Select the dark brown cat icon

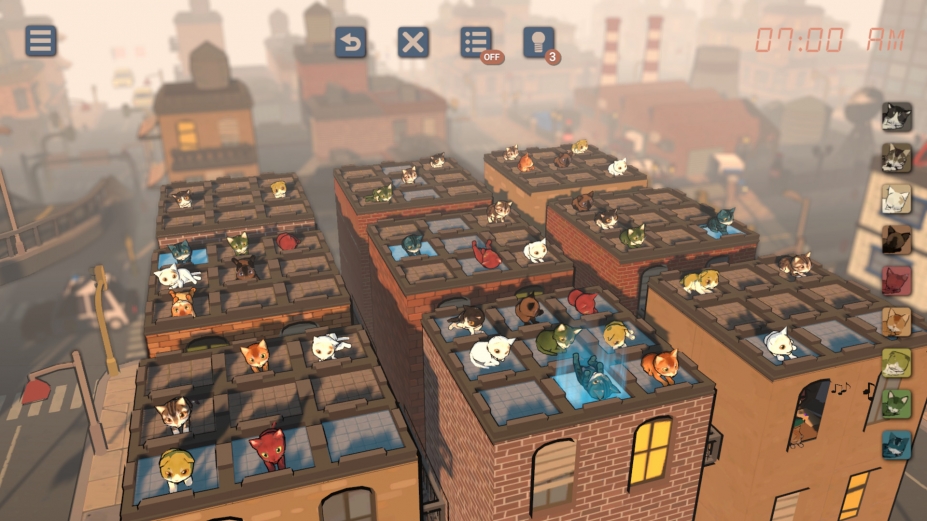(x=896, y=240)
